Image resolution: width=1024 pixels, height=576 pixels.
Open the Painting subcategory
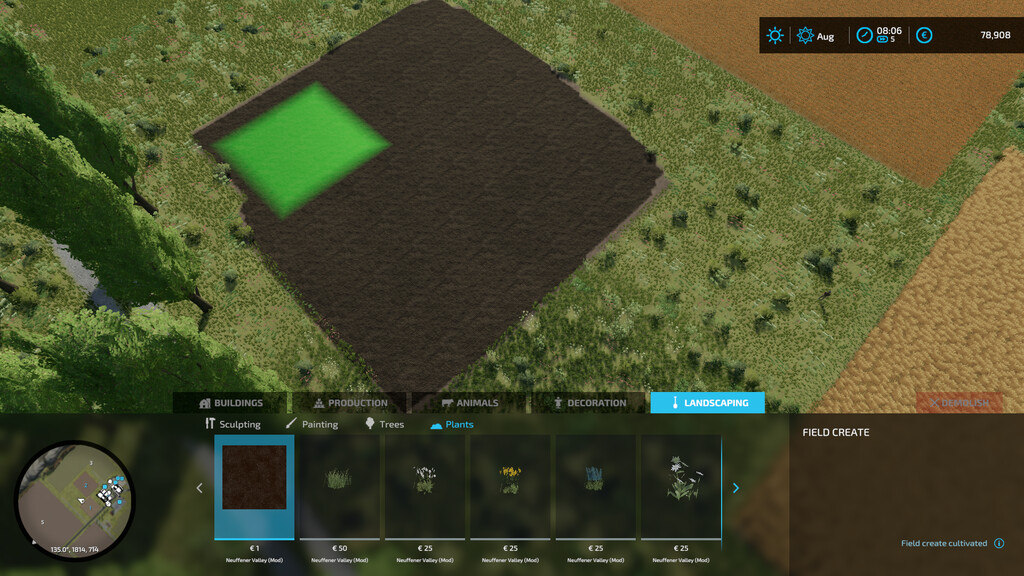click(x=312, y=424)
